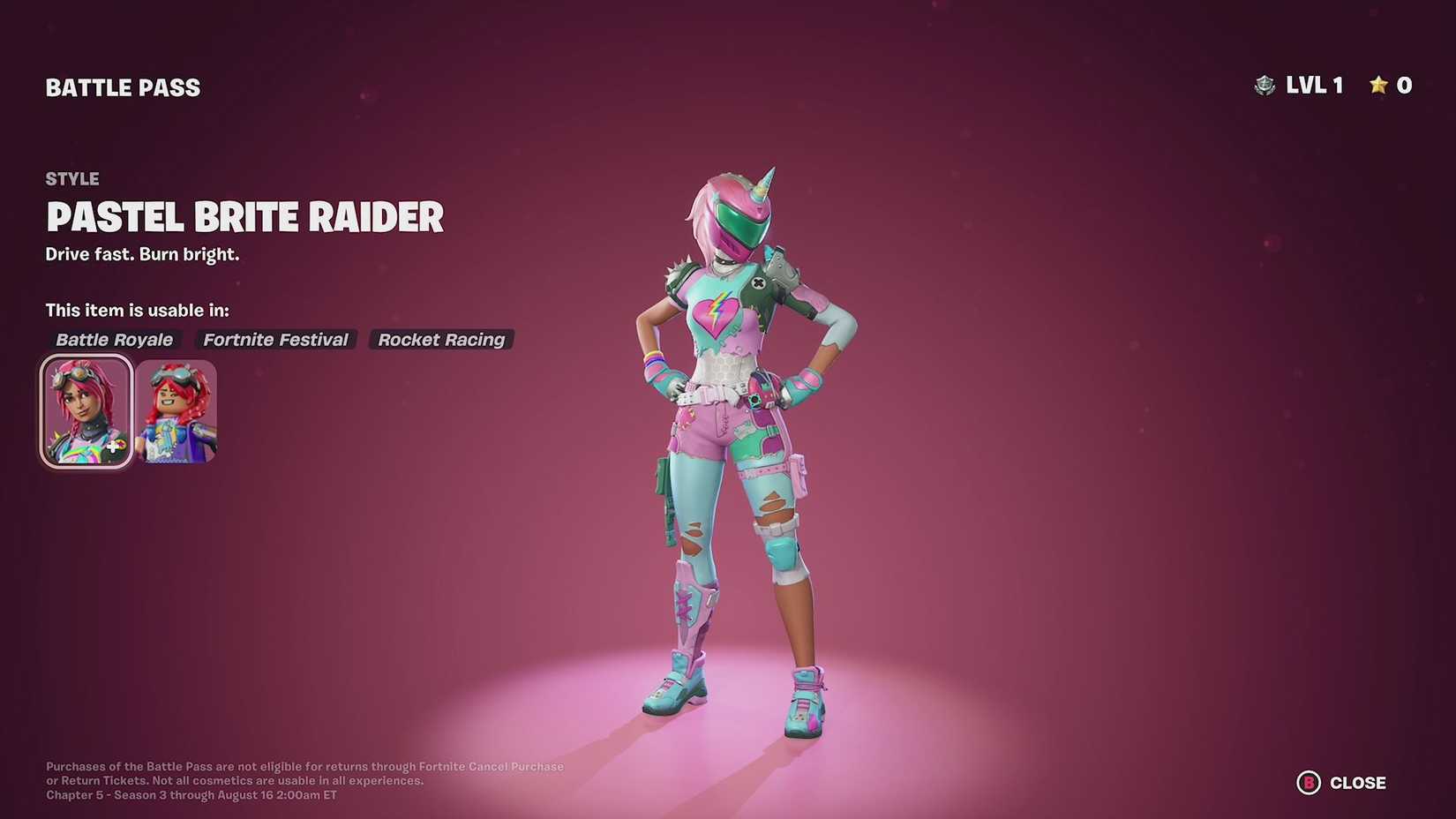This screenshot has height=819, width=1456.
Task: Select the Rocket Racing usability tag
Action: tap(441, 339)
